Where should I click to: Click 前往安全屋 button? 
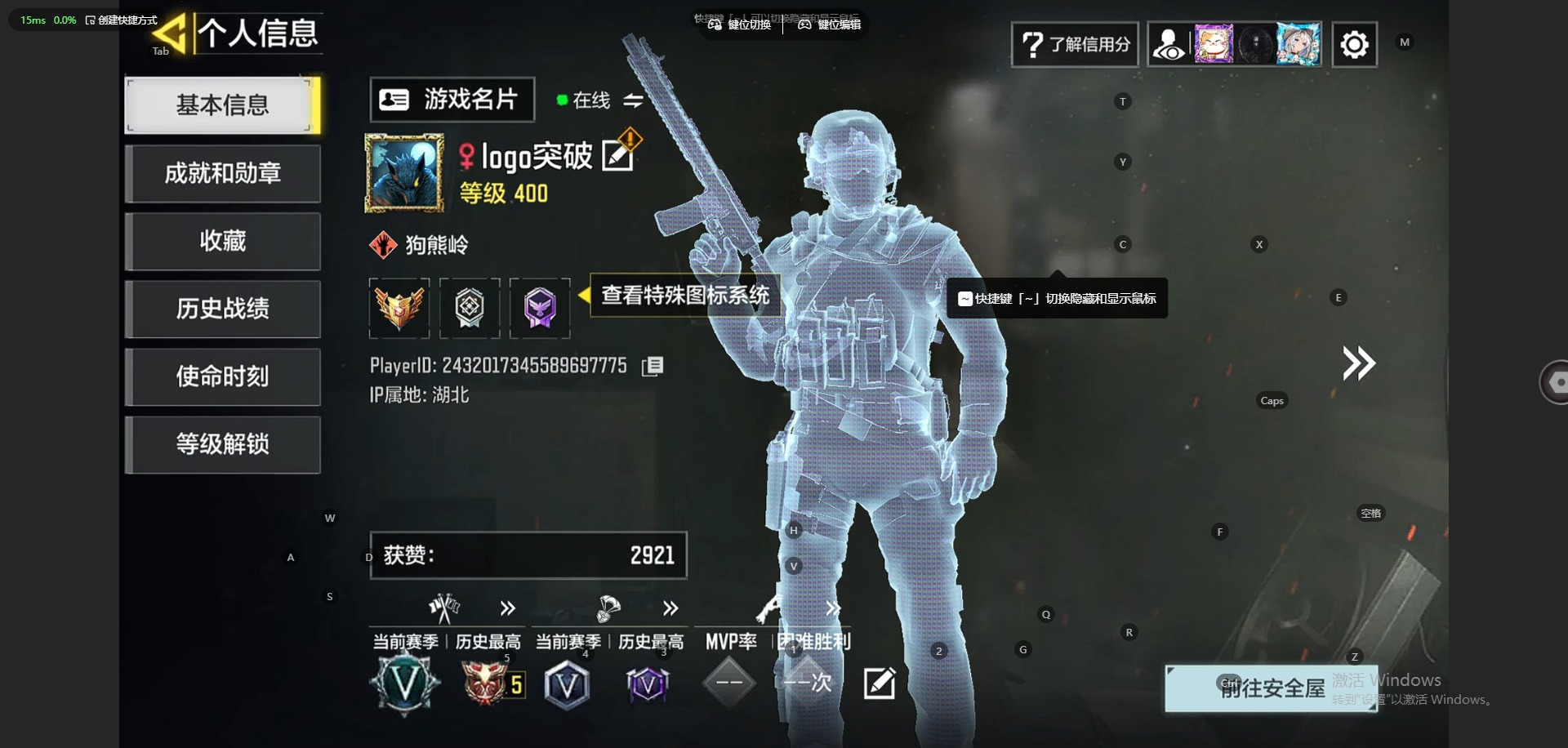[1271, 688]
